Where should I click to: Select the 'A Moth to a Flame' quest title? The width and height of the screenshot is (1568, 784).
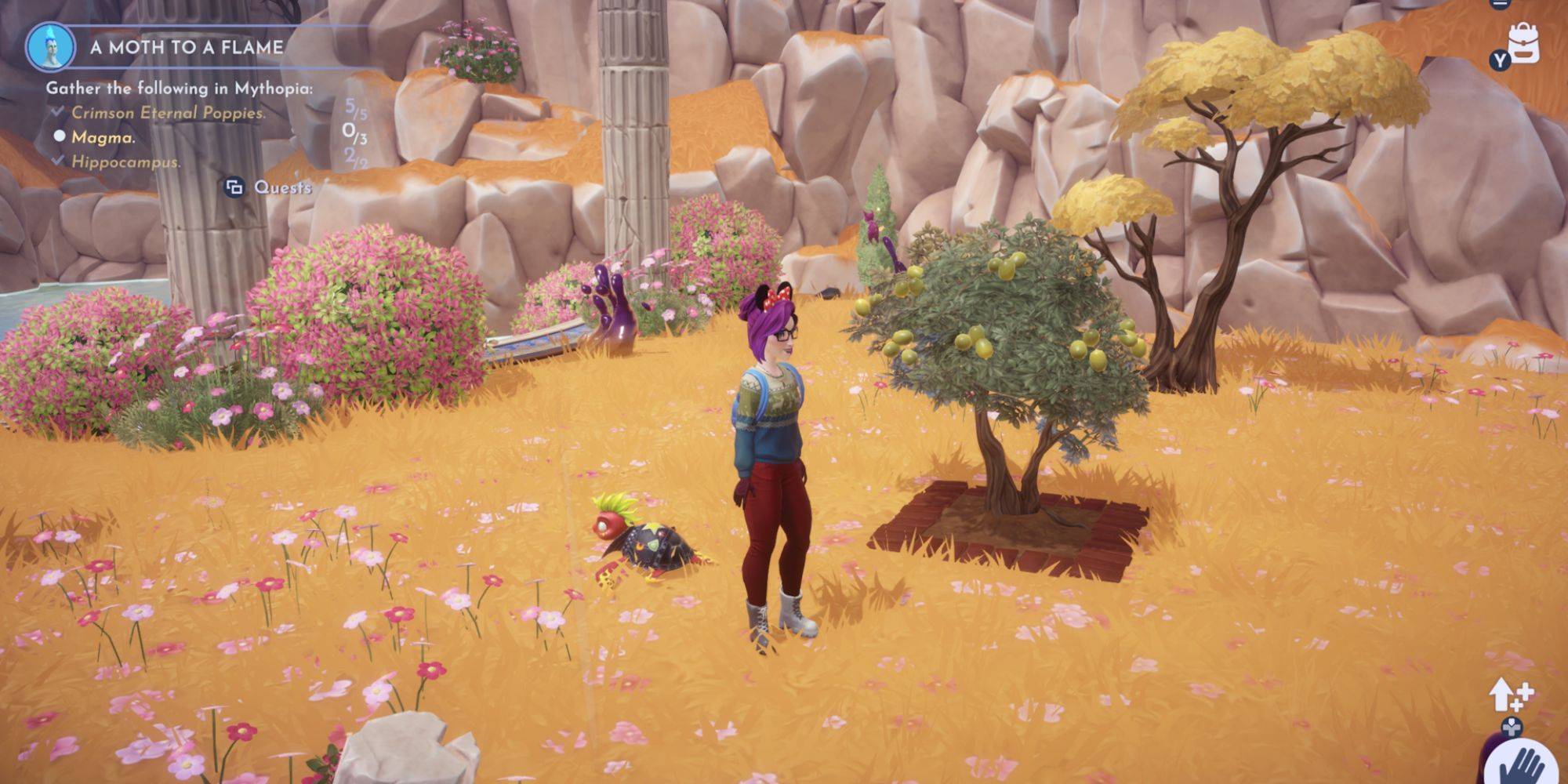pos(187,47)
